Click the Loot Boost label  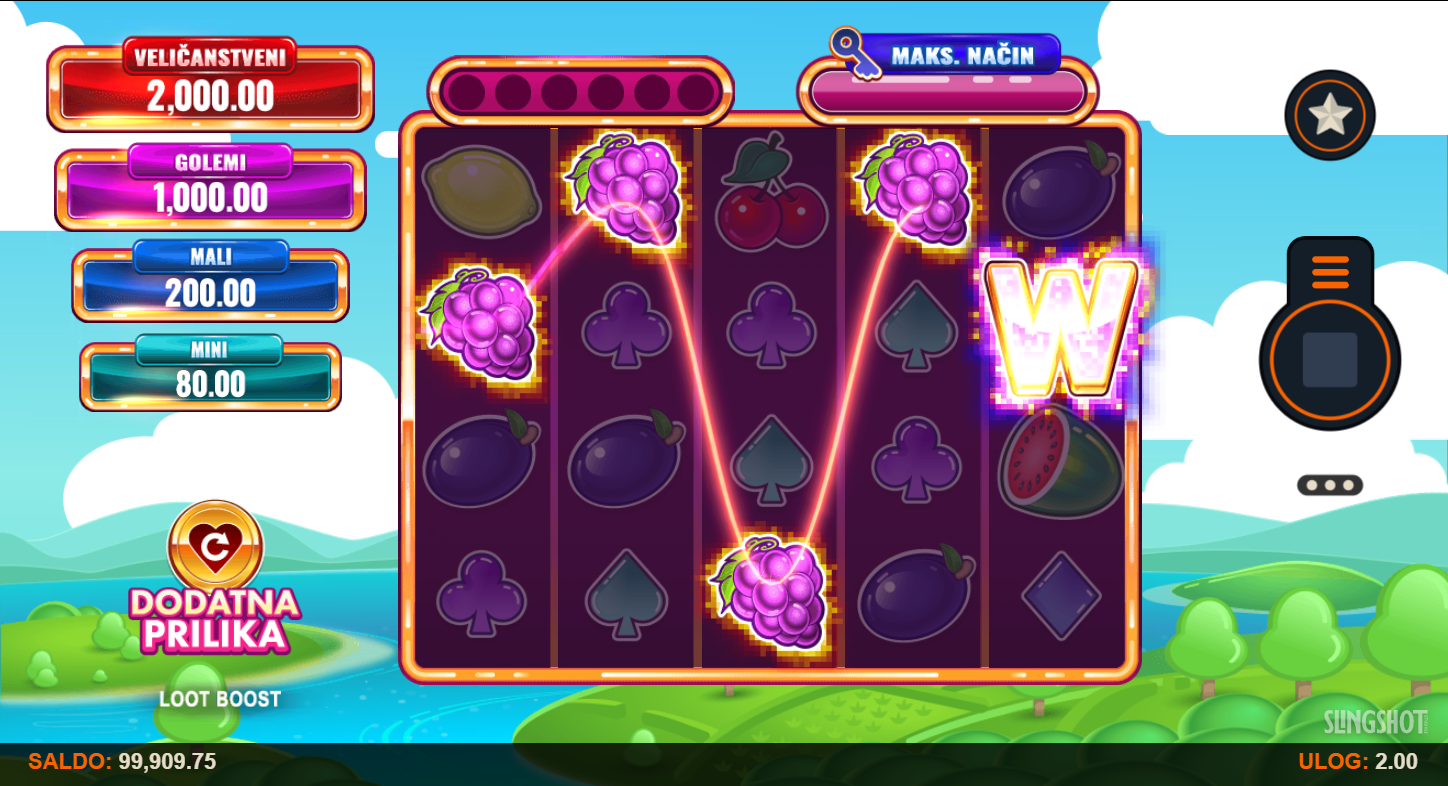pos(220,699)
